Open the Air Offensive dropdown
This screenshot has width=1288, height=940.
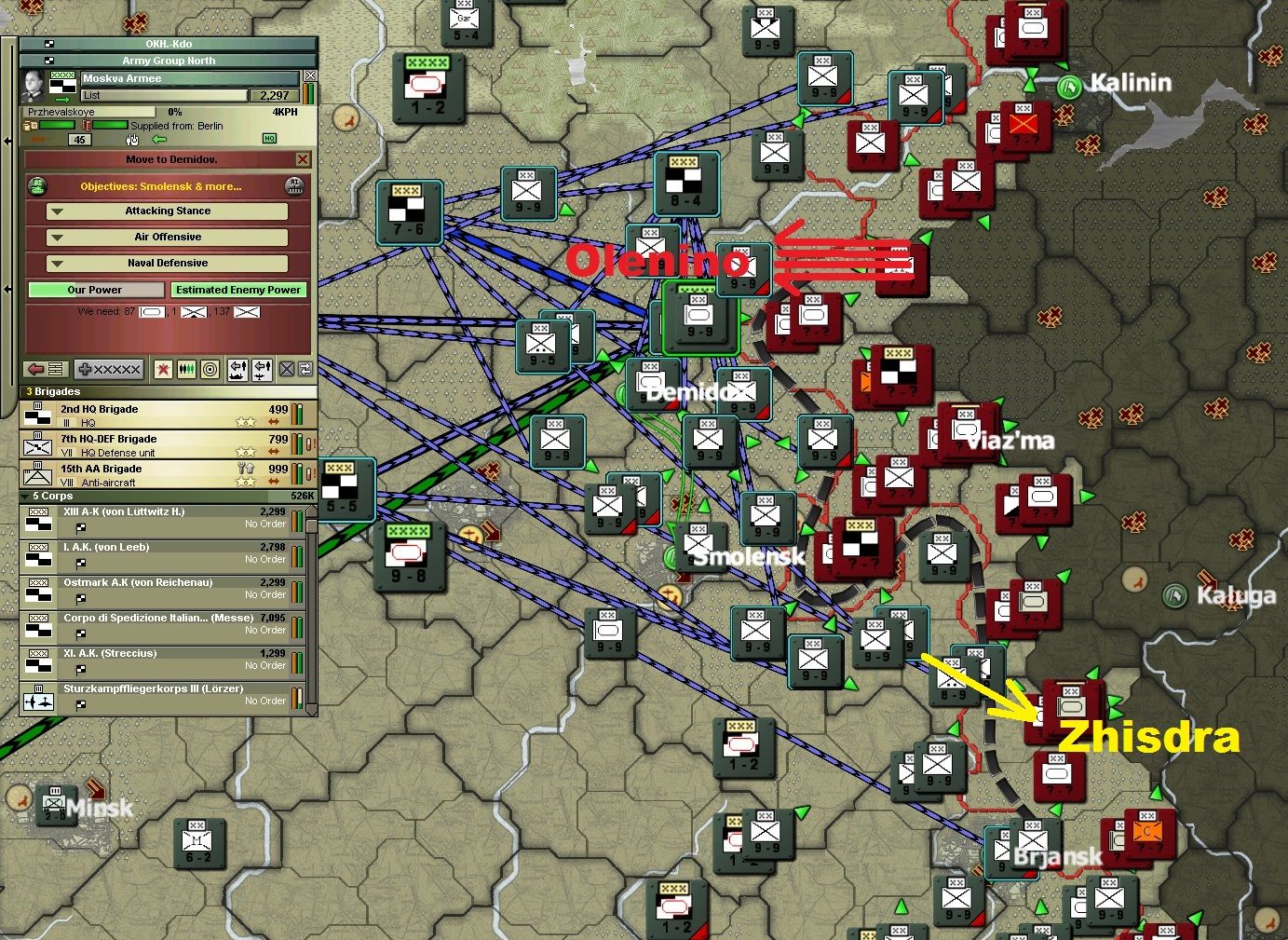168,238
